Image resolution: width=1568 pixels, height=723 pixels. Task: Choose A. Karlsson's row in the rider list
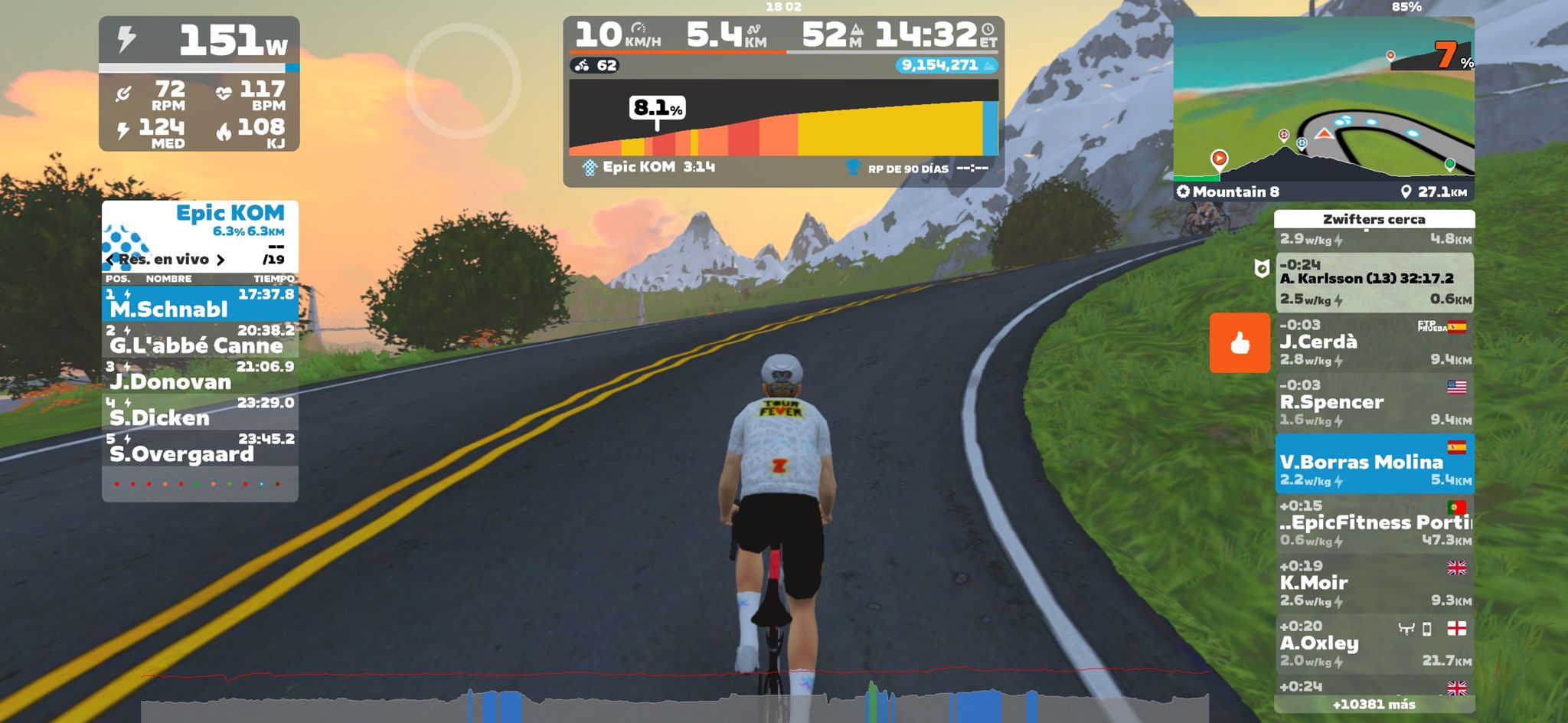click(x=1374, y=282)
